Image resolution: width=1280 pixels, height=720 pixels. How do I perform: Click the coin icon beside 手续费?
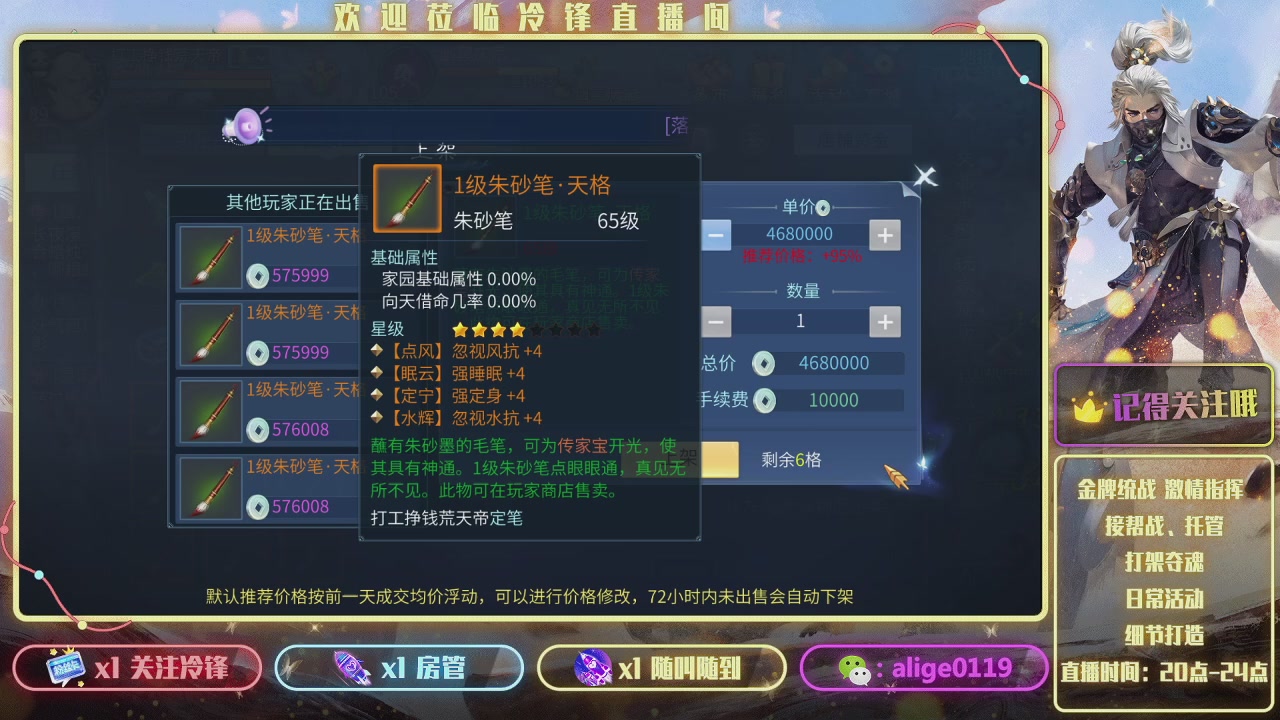click(764, 401)
